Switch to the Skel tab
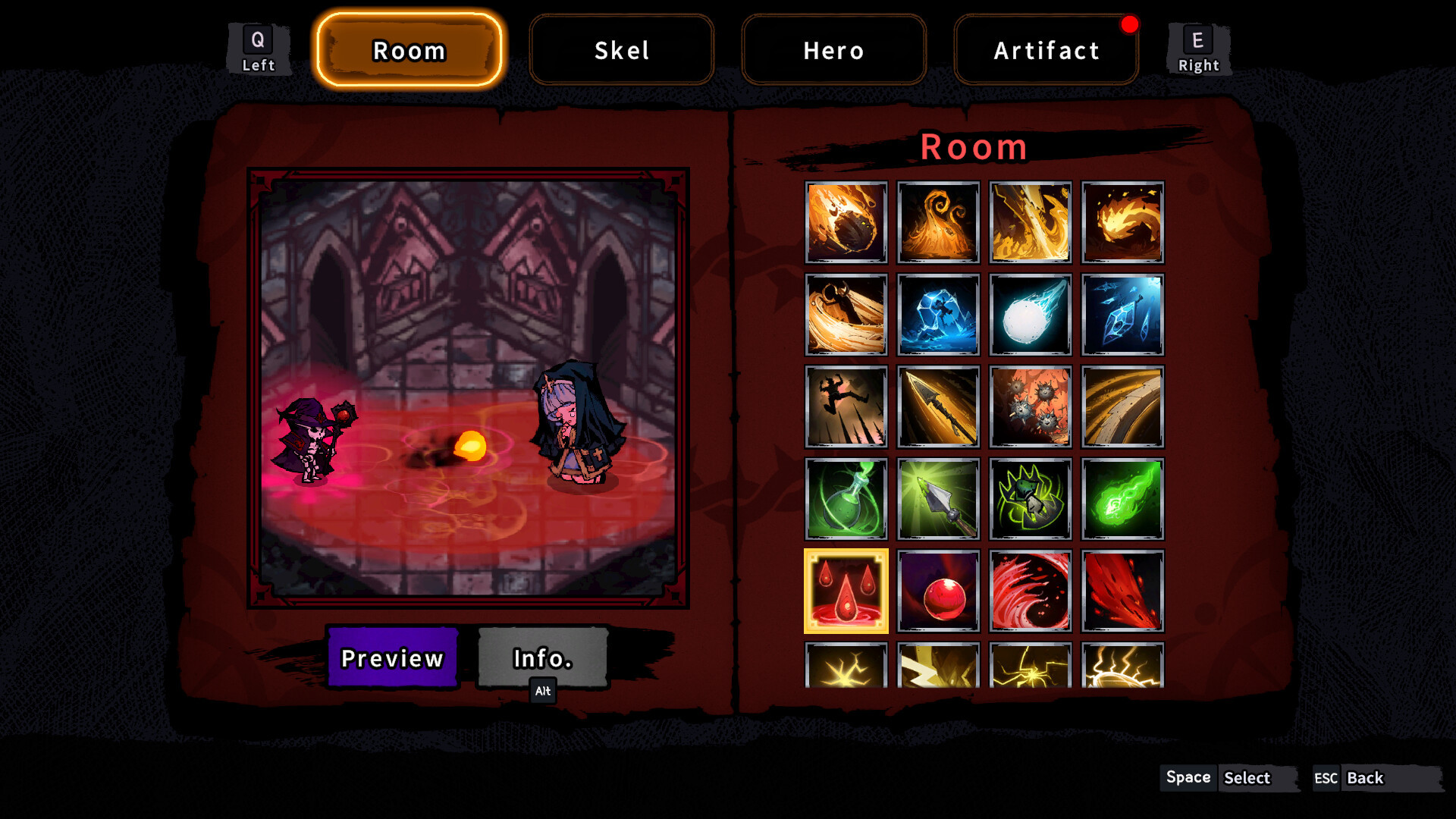This screenshot has width=1456, height=819. [621, 50]
